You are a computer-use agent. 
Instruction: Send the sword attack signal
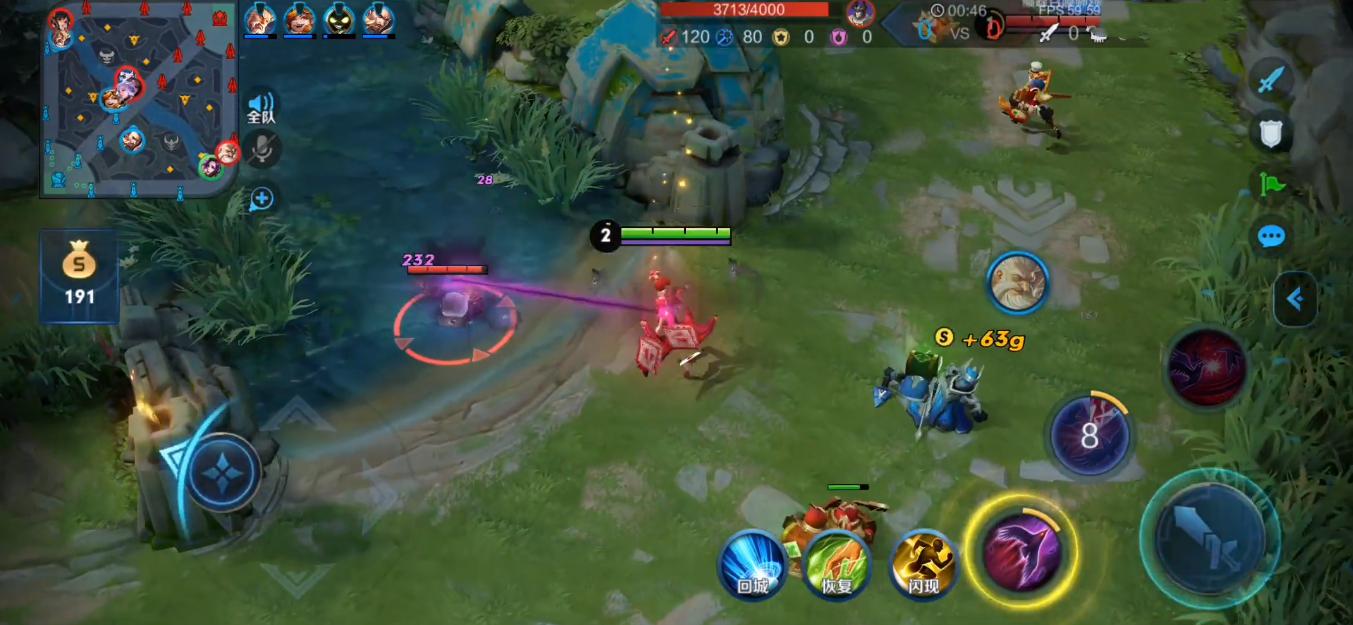(1271, 80)
